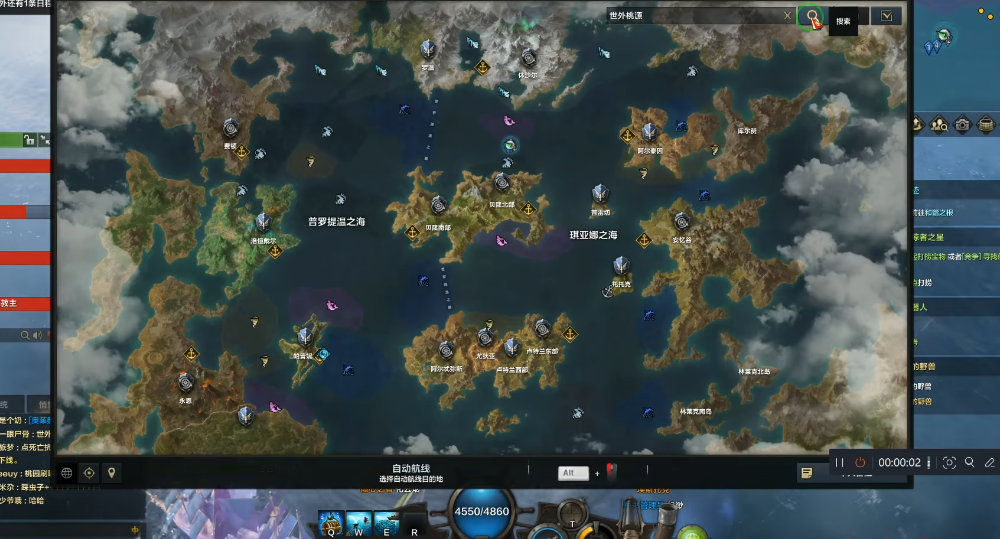This screenshot has height=539, width=1000.
Task: Select the 卢特兰东部 map marker
Action: pyautogui.click(x=542, y=328)
